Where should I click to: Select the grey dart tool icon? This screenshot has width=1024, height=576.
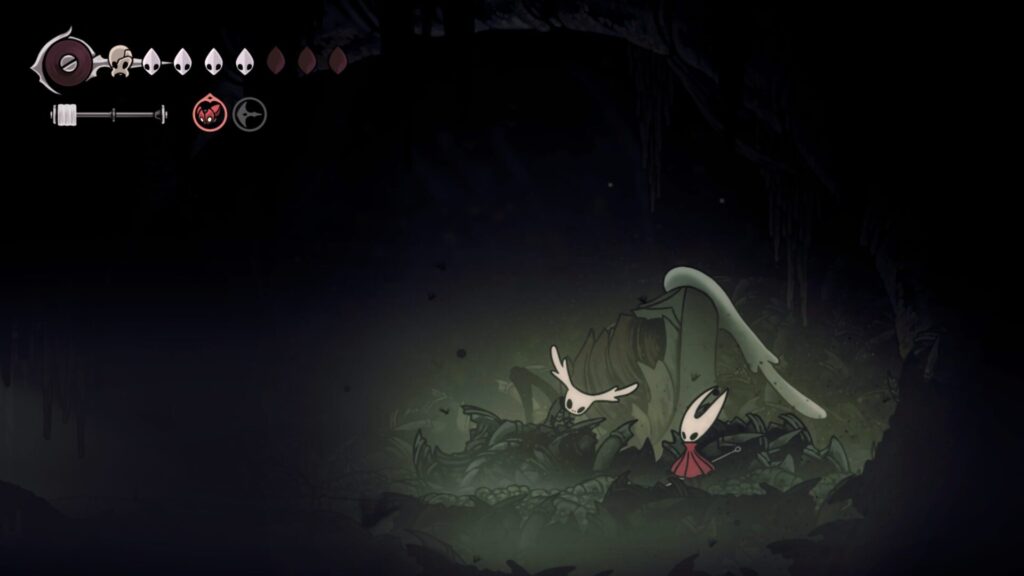(x=249, y=115)
